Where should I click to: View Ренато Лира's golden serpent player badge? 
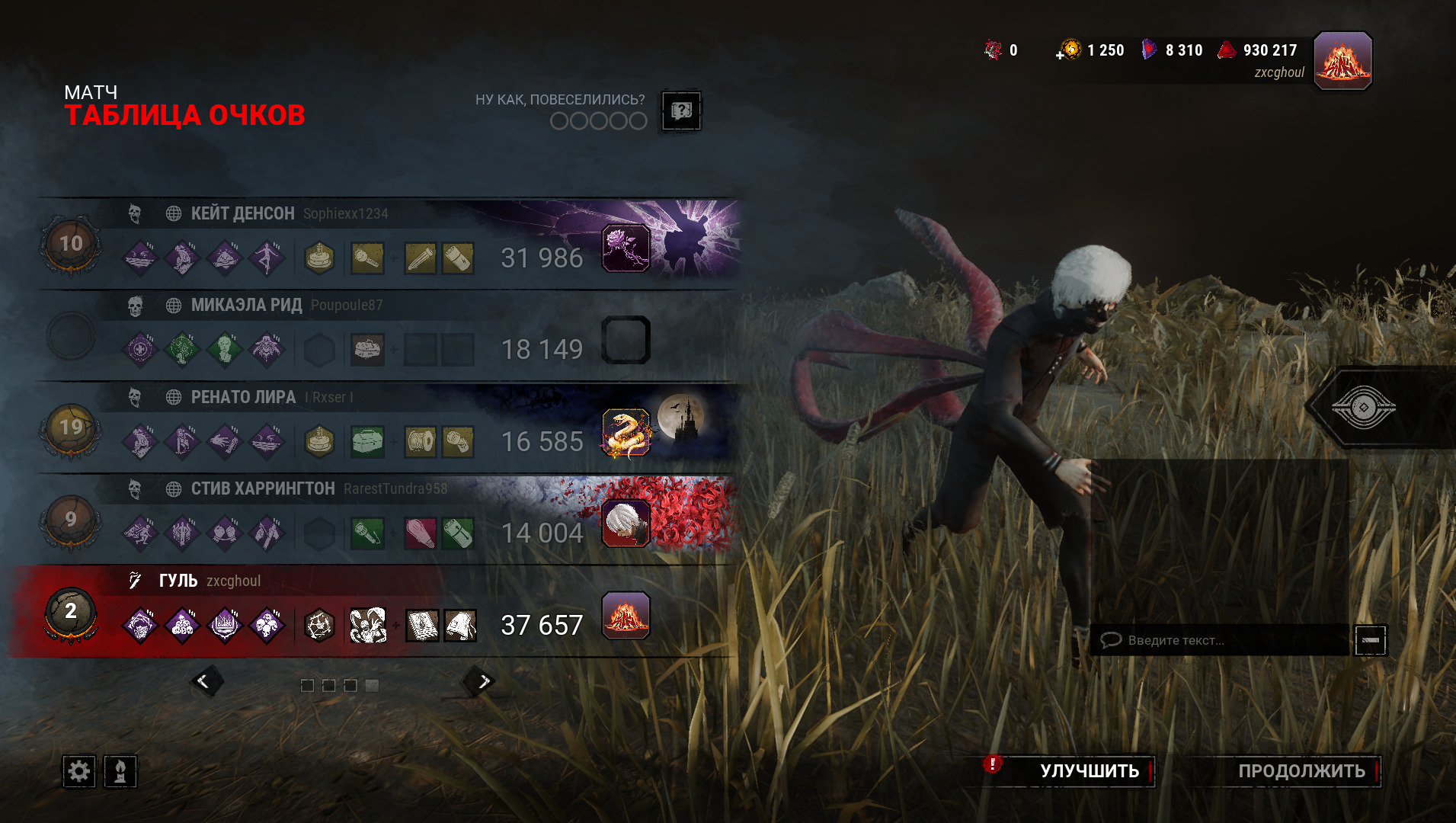tap(626, 432)
